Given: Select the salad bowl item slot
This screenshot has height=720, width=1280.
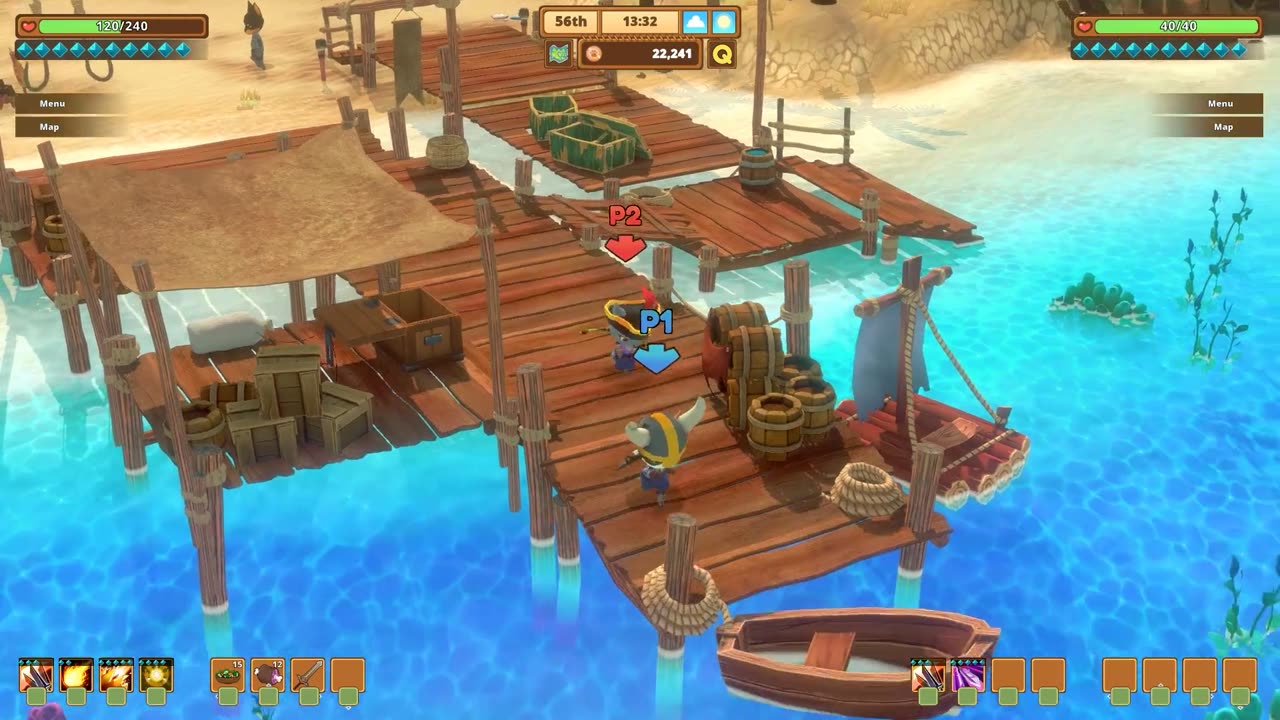Looking at the screenshot, I should click(x=228, y=676).
